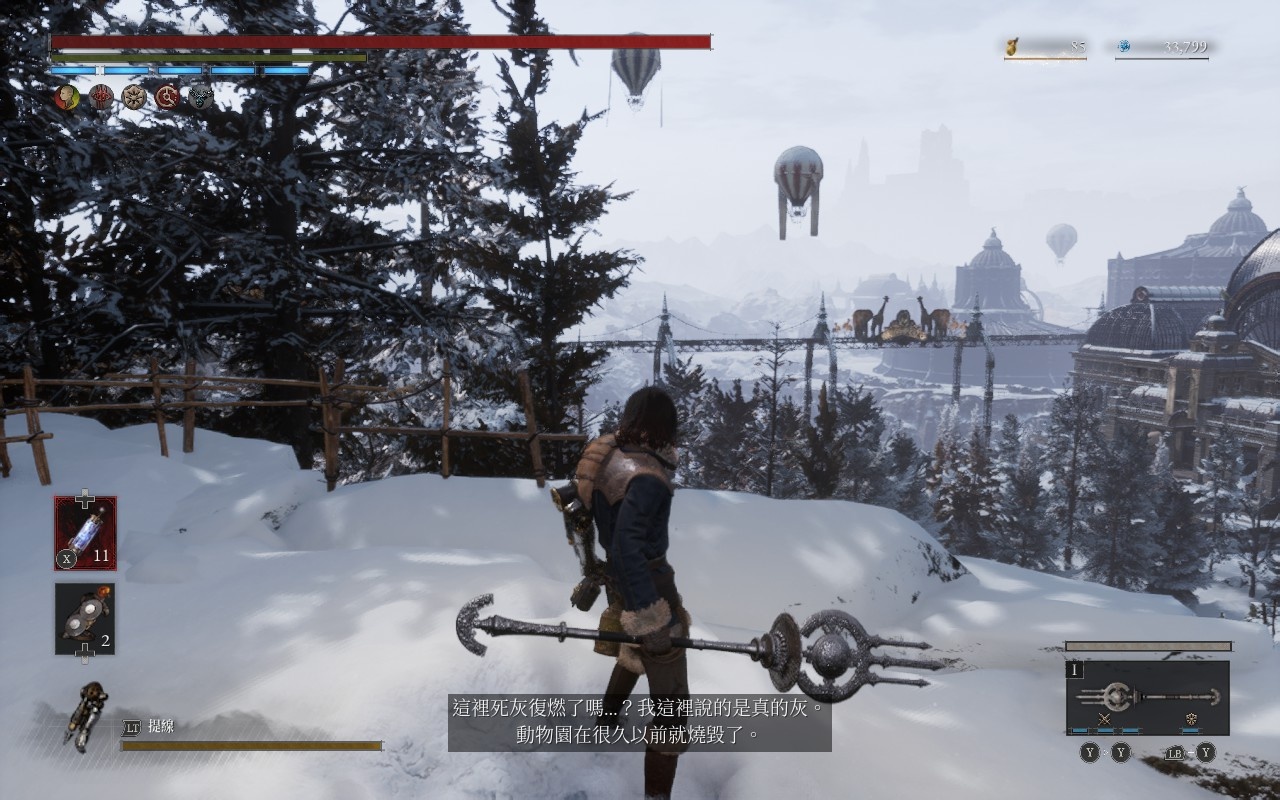
Task: Click the blue Ergo currency icon
Action: (x=1124, y=46)
